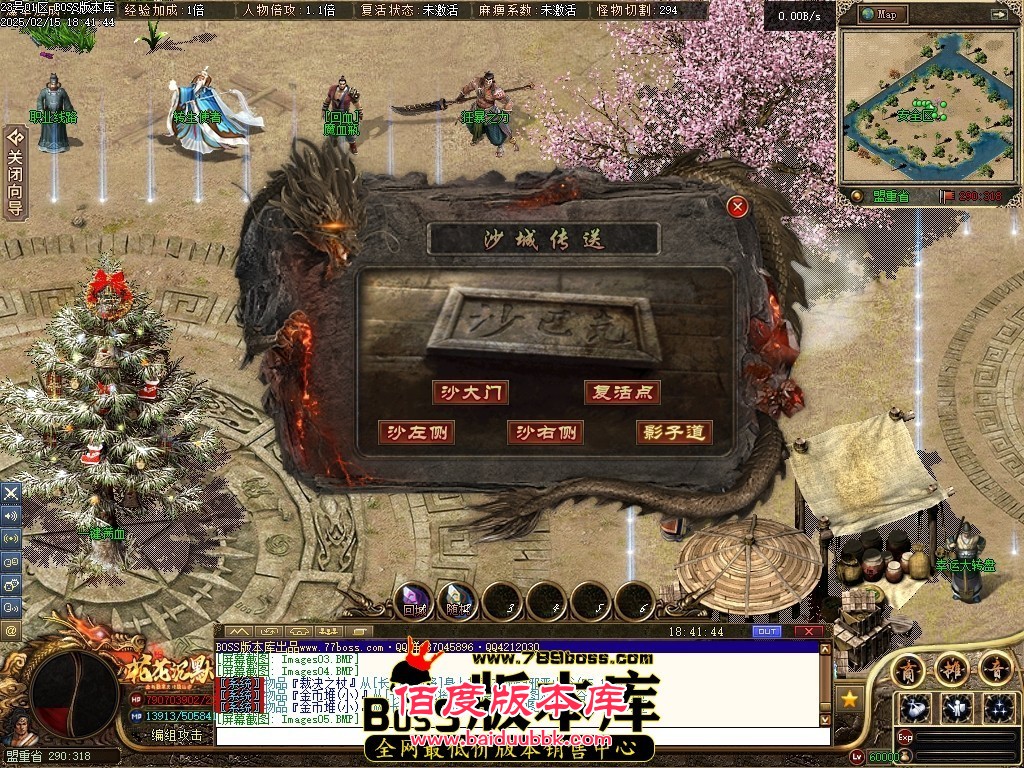The width and height of the screenshot is (1024, 768).
Task: Toggle sound with the speaker icon
Action: tap(11, 516)
